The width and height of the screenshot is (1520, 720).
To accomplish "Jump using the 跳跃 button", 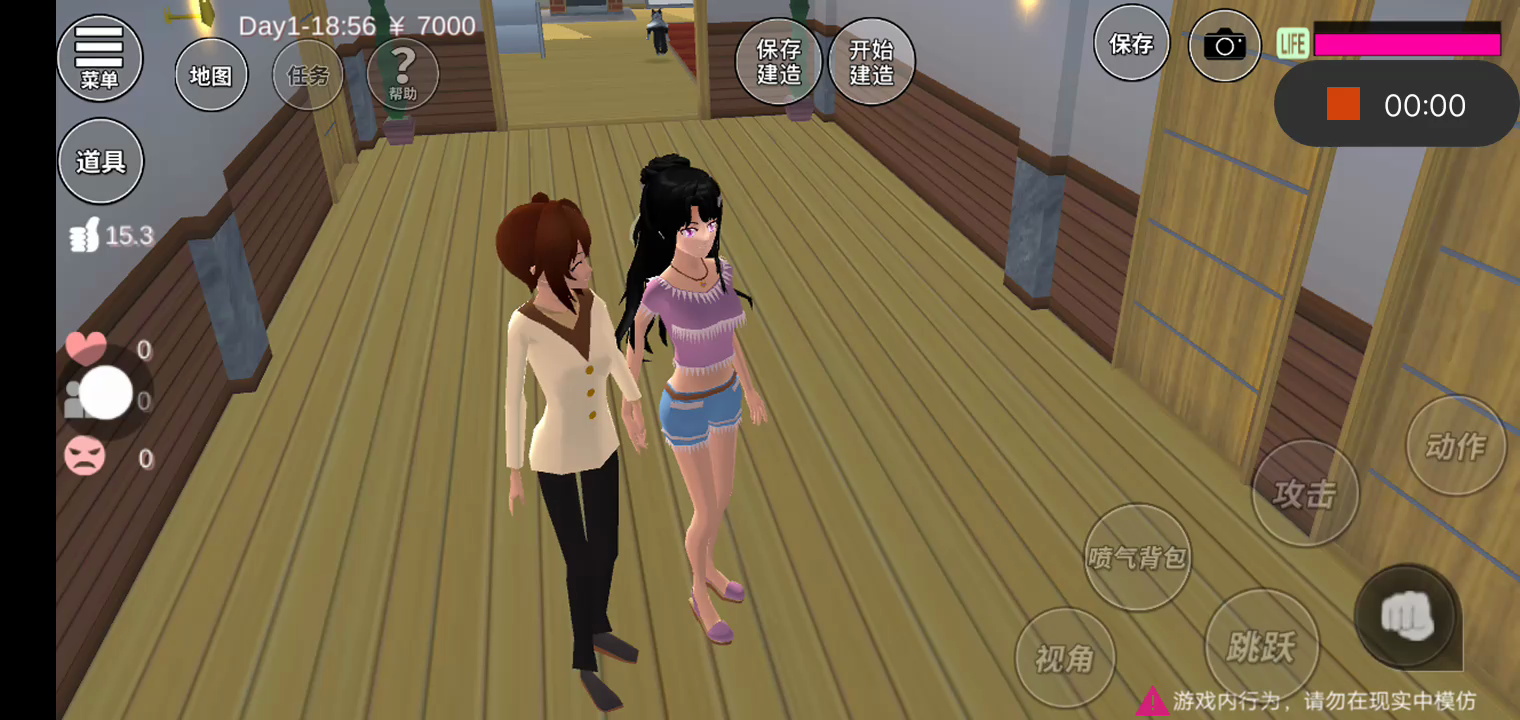I will coord(1261,647).
